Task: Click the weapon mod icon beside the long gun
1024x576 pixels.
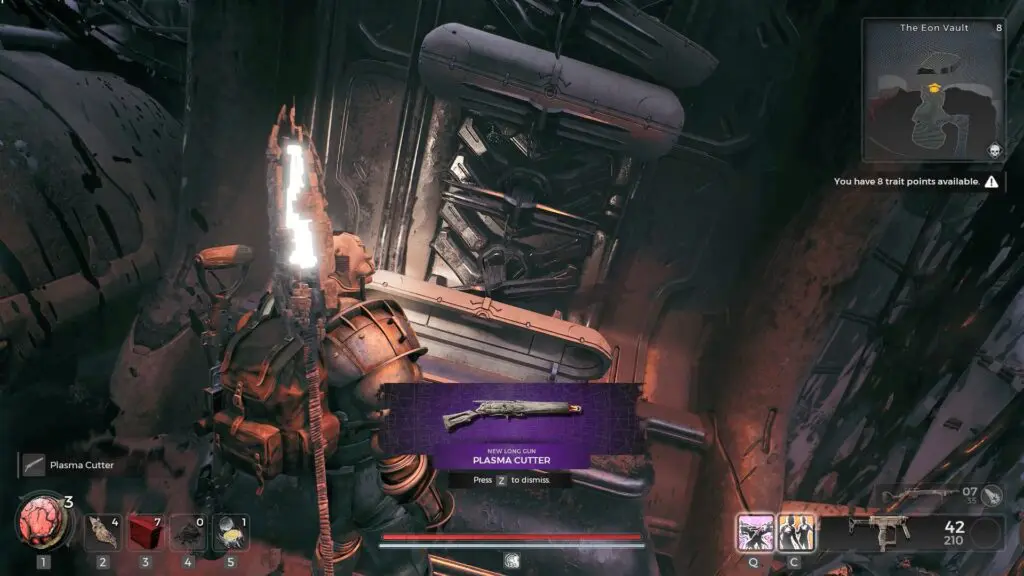Action: [991, 493]
